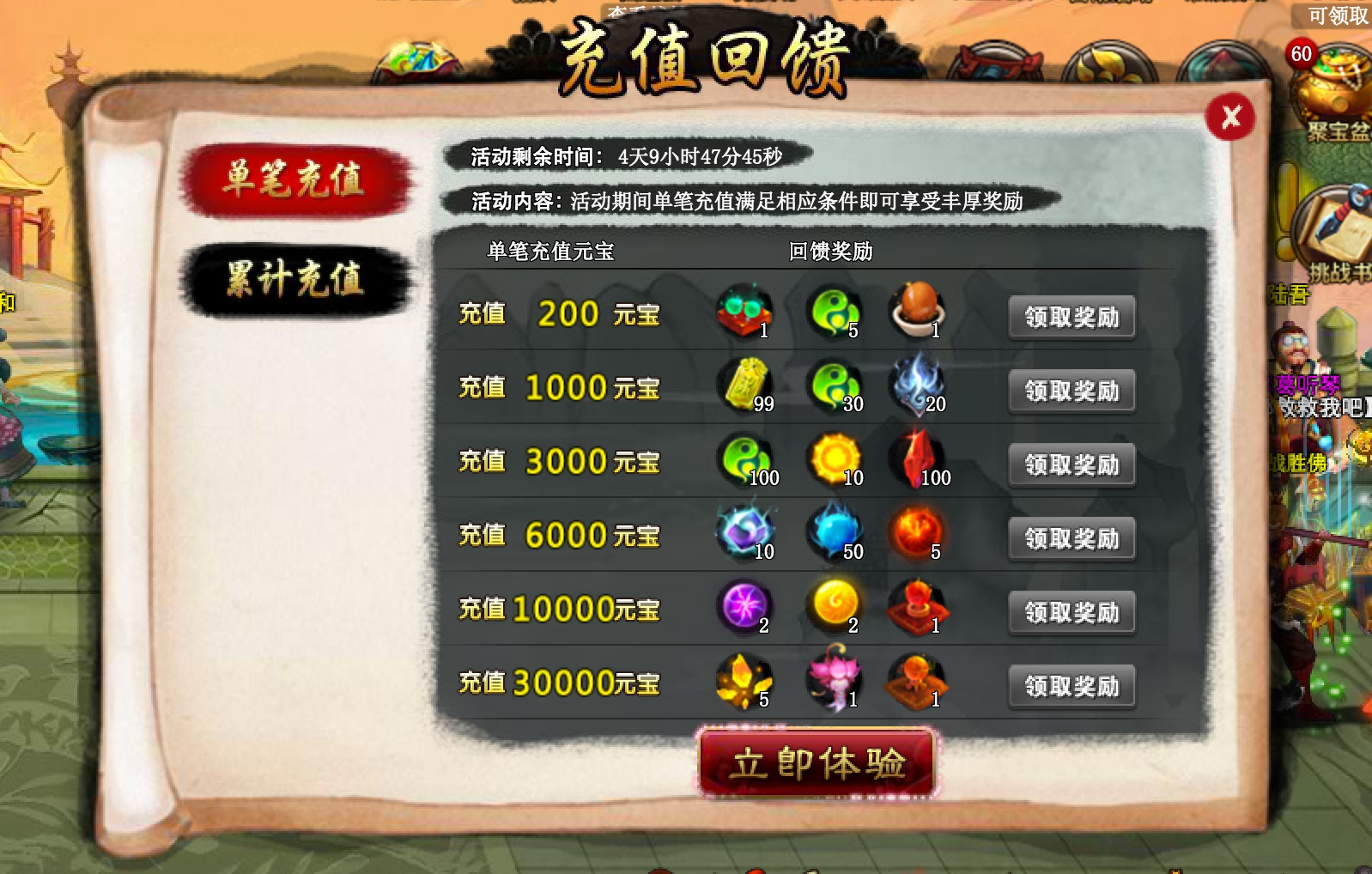The height and width of the screenshot is (874, 1372).
Task: Claim reward for 充值200元宝 tier
Action: [1071, 316]
